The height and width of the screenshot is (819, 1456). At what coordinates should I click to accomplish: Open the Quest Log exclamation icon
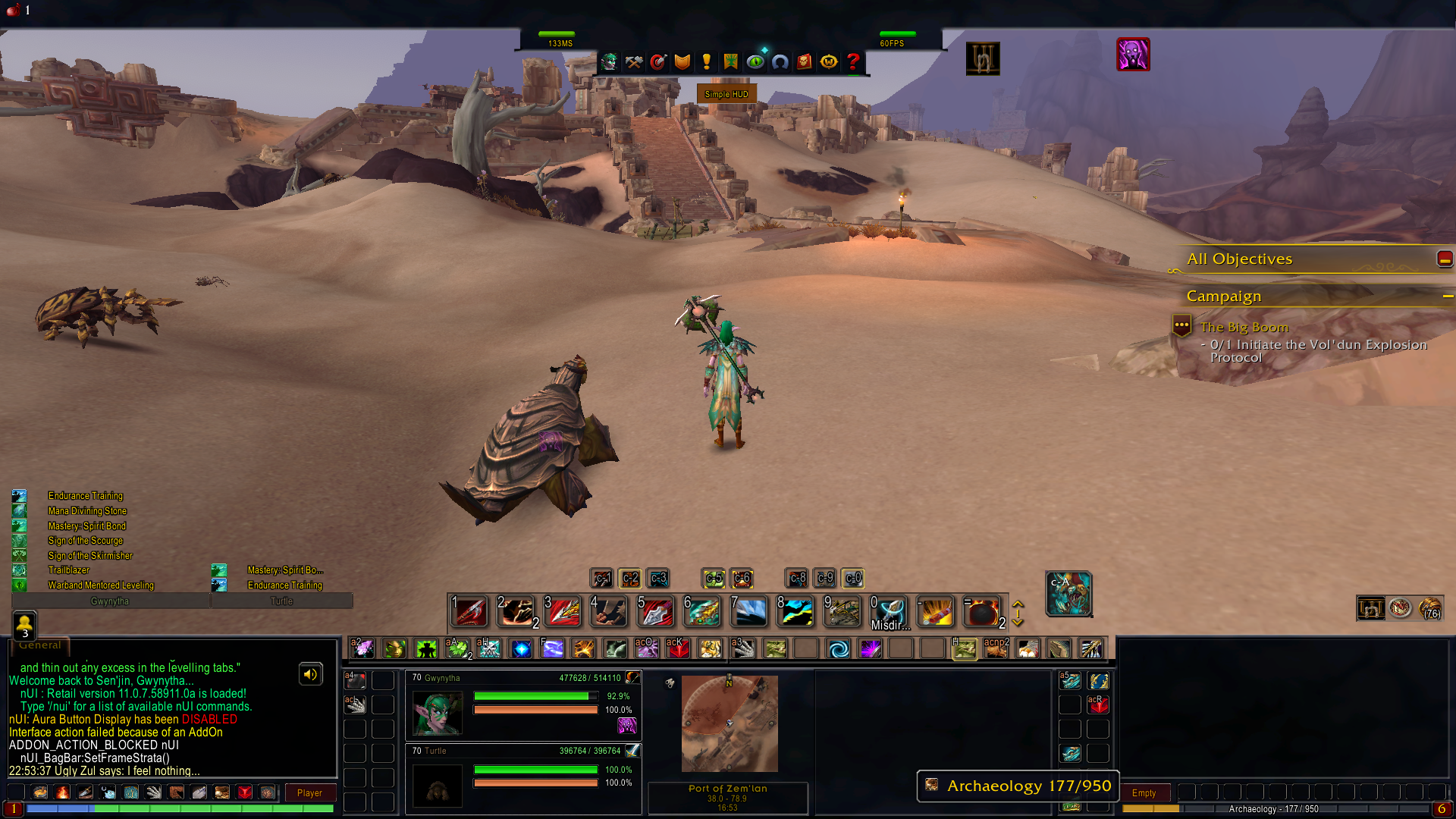pyautogui.click(x=707, y=62)
